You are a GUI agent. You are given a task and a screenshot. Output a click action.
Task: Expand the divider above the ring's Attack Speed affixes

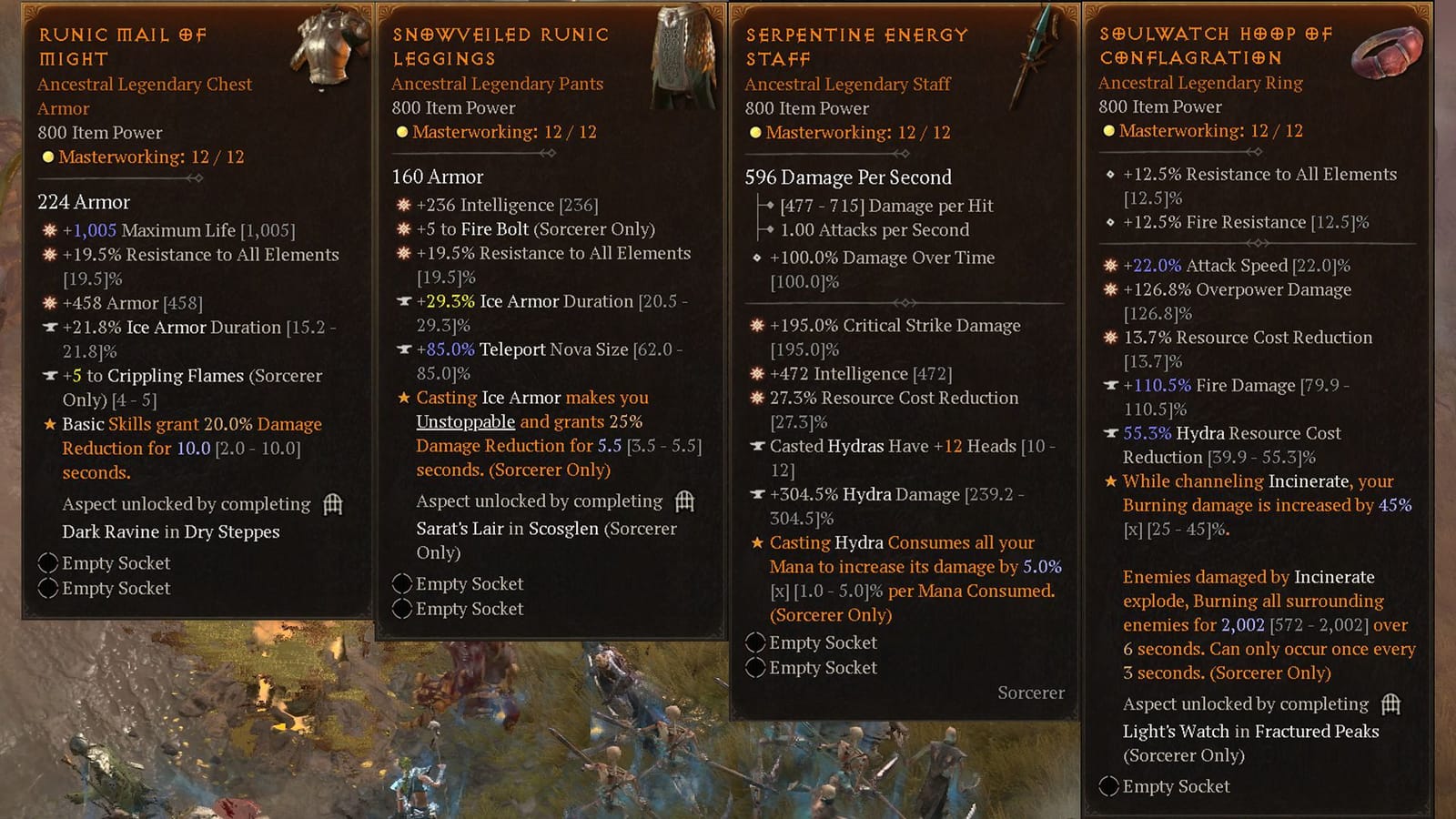tap(1259, 243)
